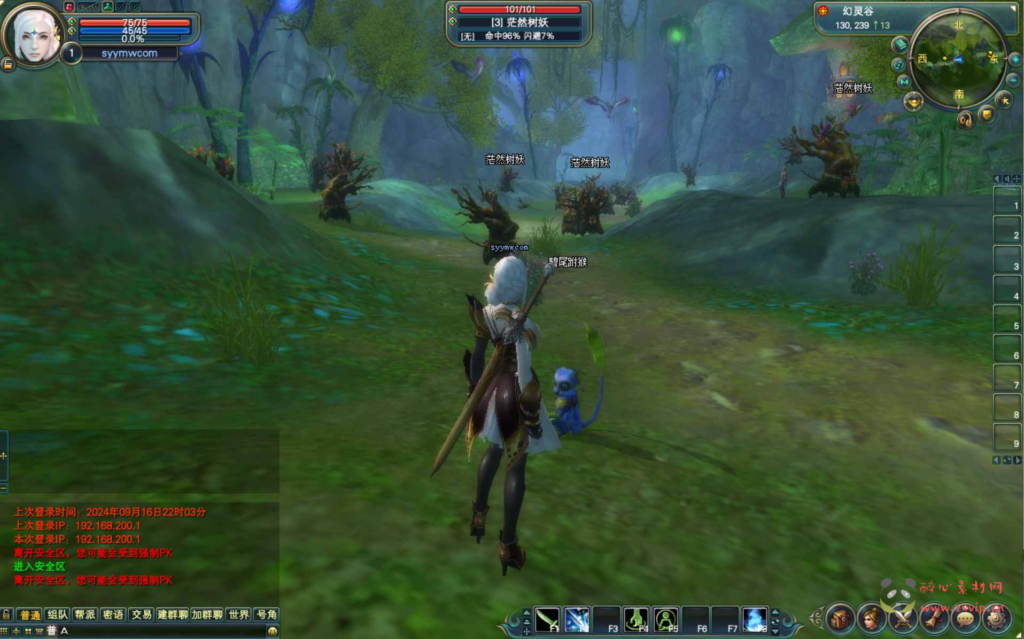This screenshot has width=1024, height=639.
Task: Activate the F4 green hand skill
Action: pos(636,619)
